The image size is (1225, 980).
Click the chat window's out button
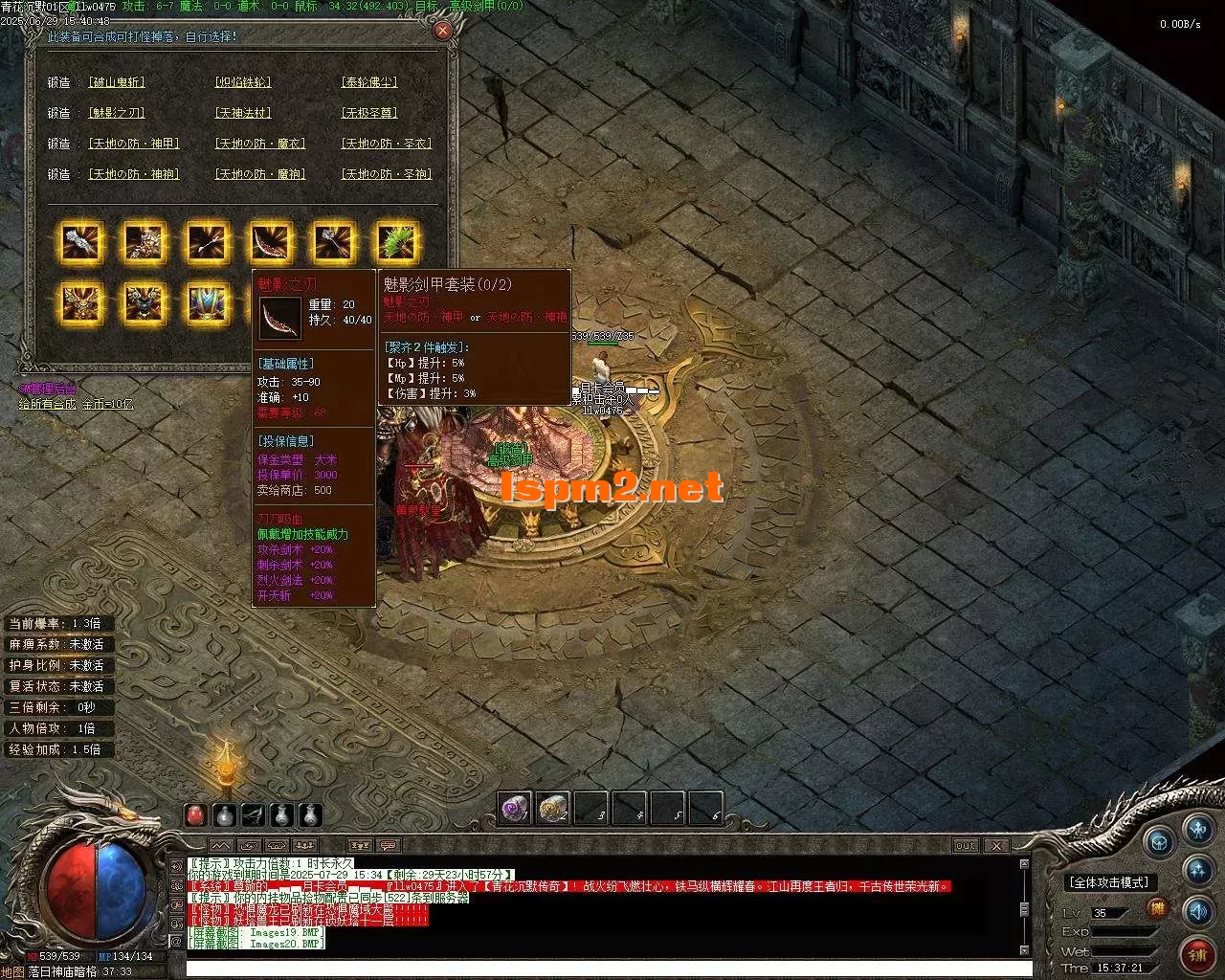pos(966,846)
